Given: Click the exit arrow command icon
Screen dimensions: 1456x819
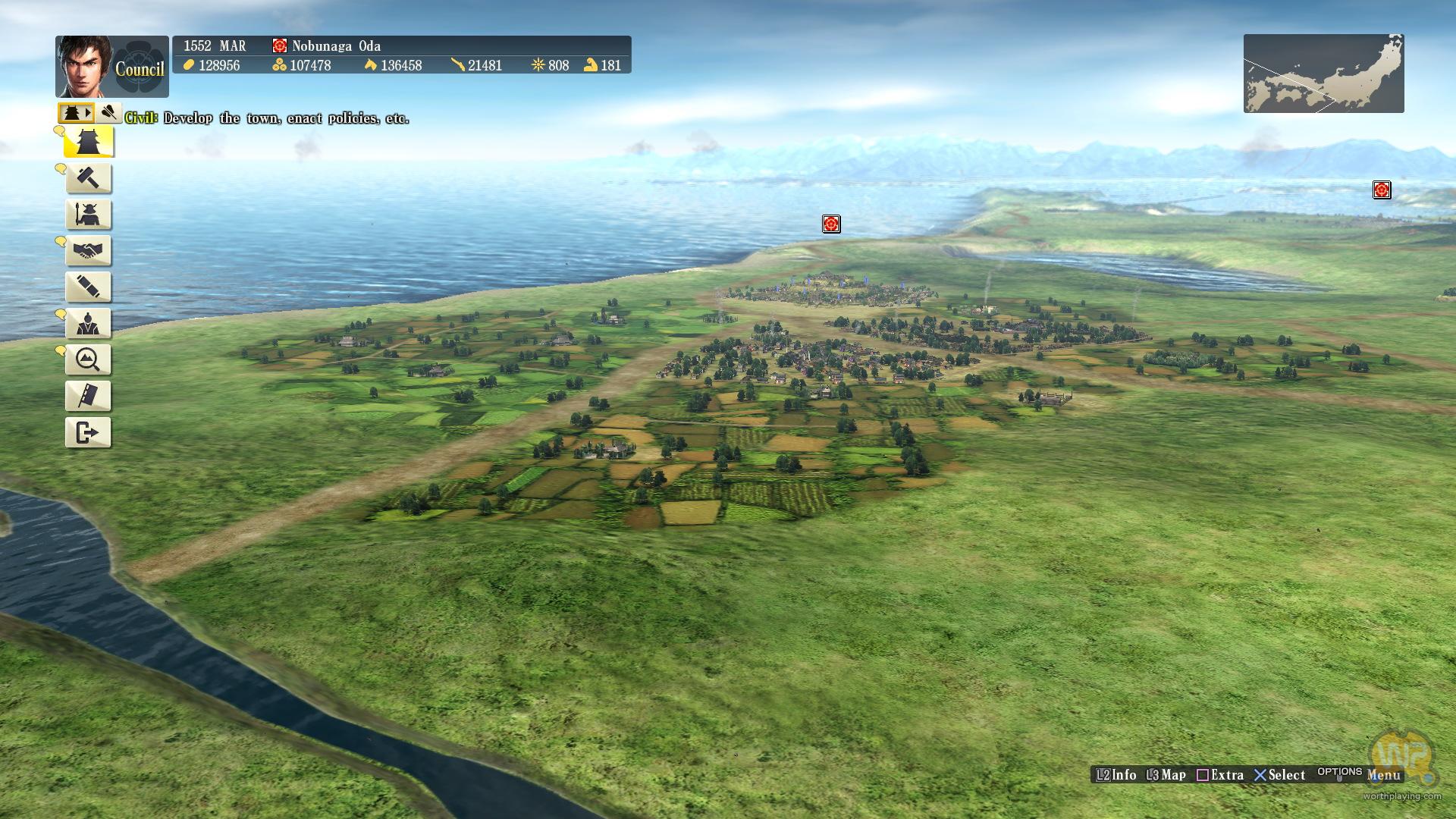Looking at the screenshot, I should coord(89,433).
